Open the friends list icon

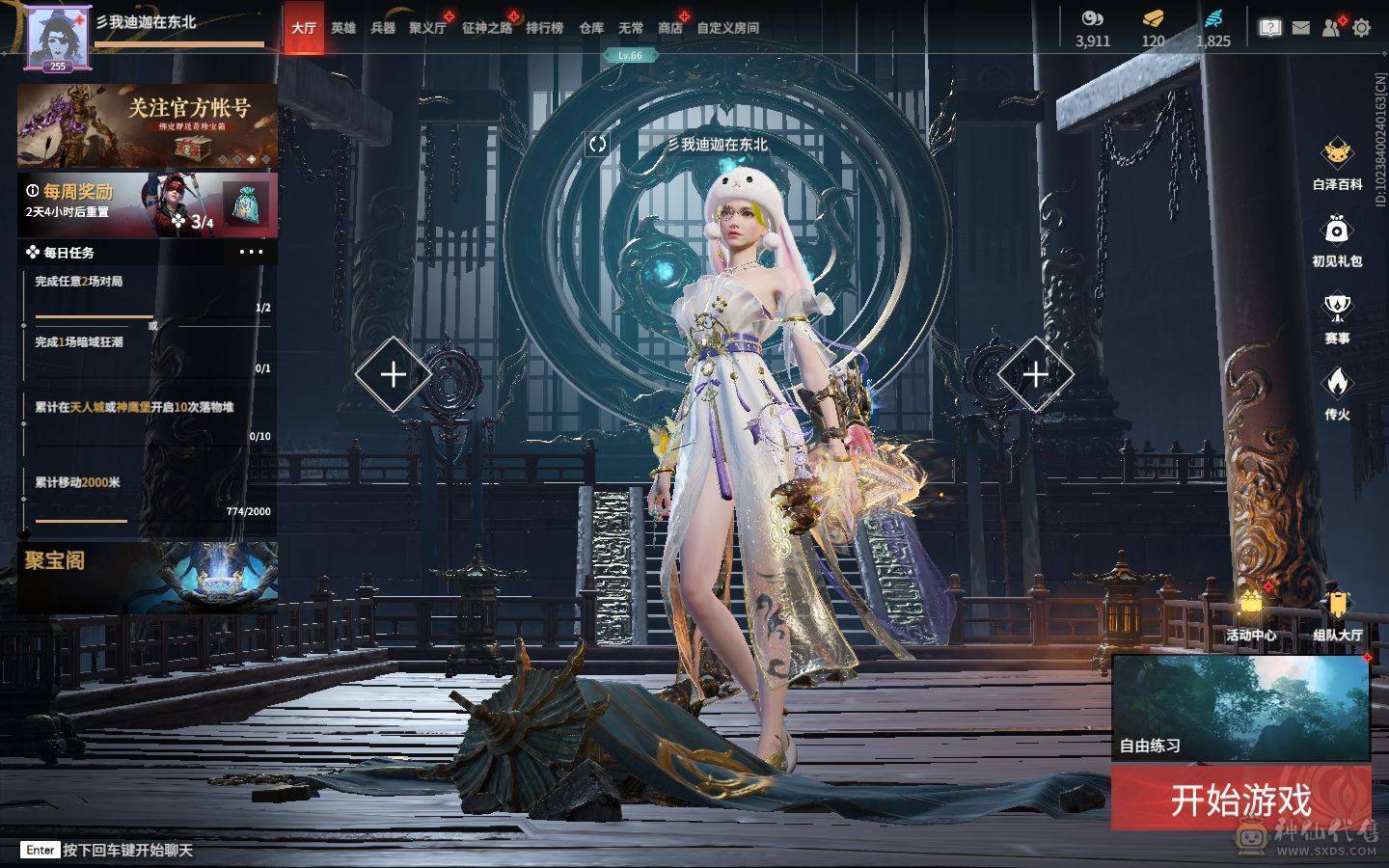click(x=1332, y=28)
